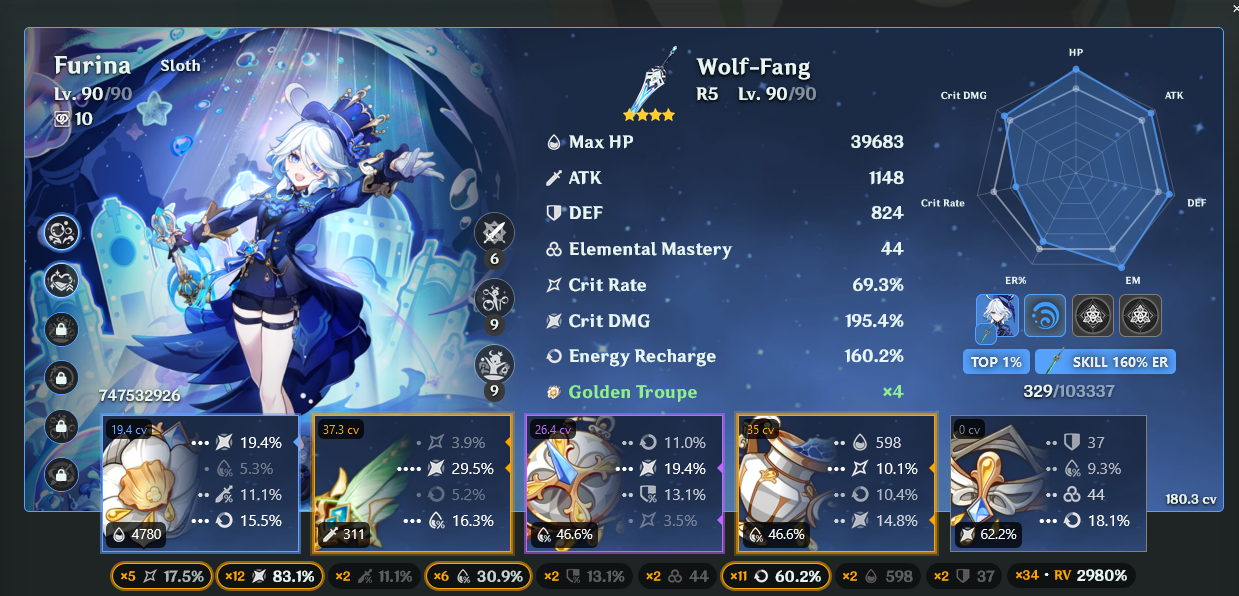Click the SKILL 160% ER leaderboard badge
The width and height of the screenshot is (1239, 596).
(1105, 362)
